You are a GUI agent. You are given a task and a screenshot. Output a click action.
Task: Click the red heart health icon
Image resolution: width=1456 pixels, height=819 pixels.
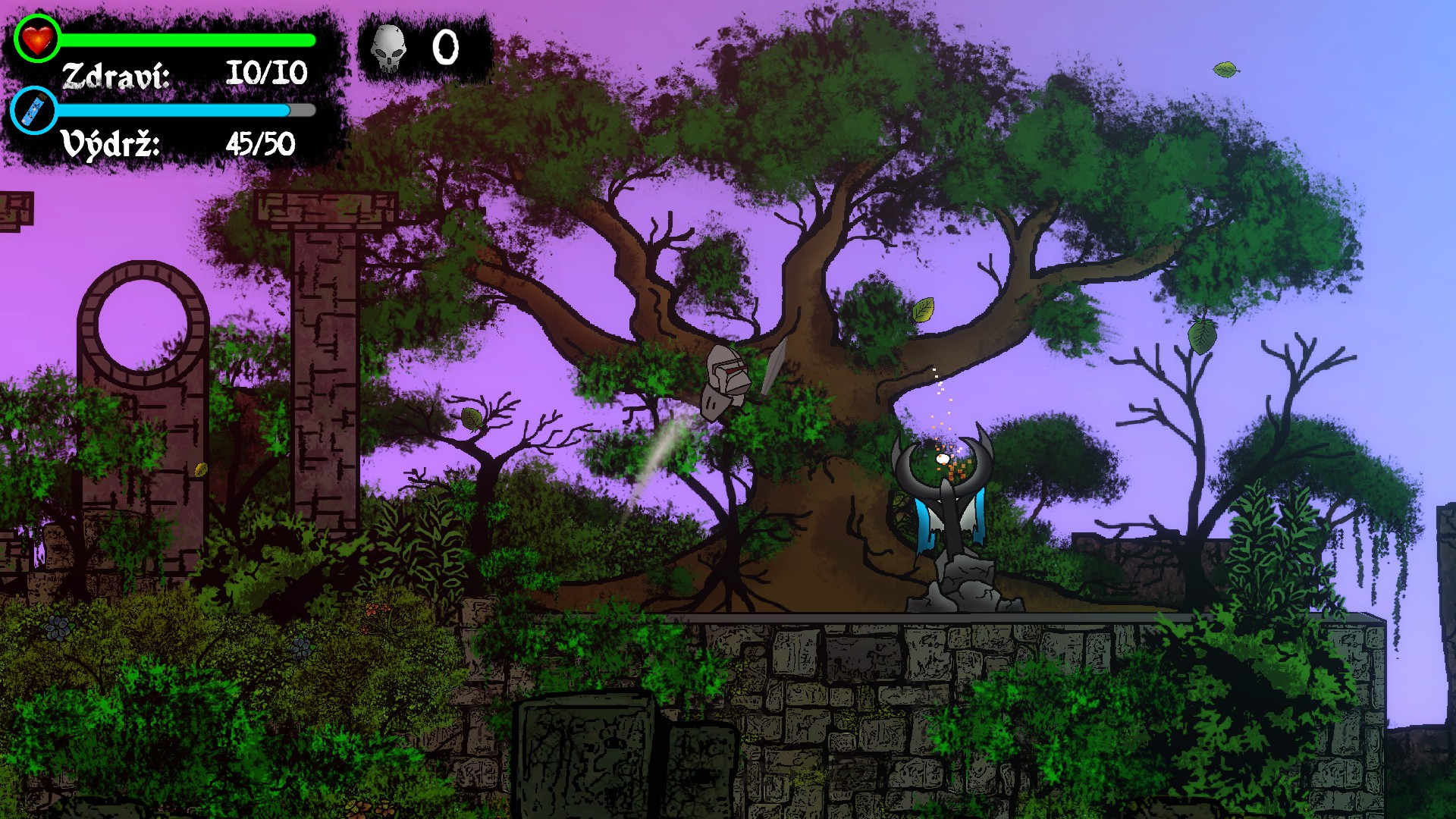(x=36, y=38)
